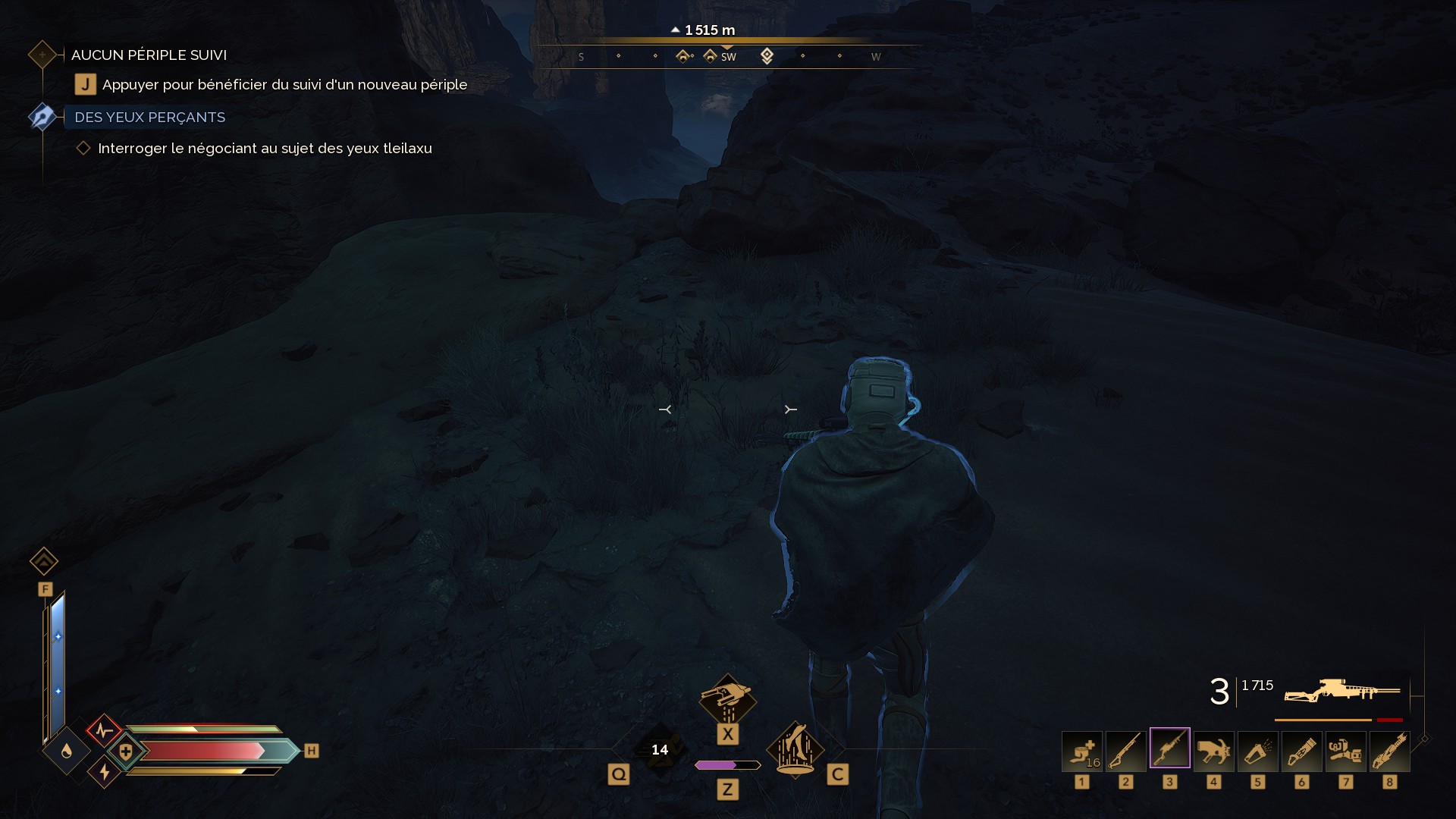Screen dimensions: 1456x819
Task: Equip the long rifle in slot two
Action: coord(1126,751)
